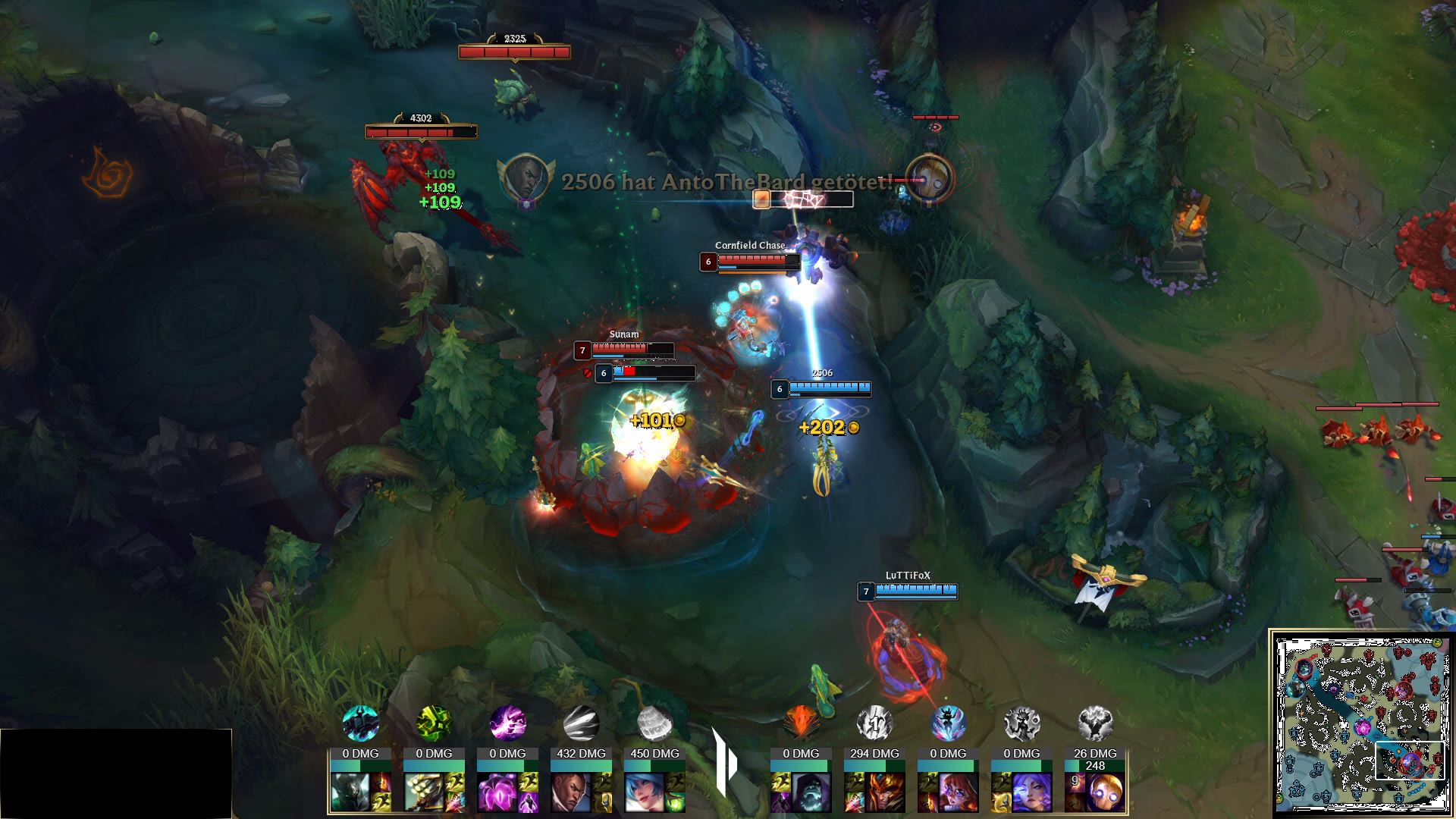
Task: Click Jarvan IV's greyed ultimate cooldown icon
Action: coord(874,723)
